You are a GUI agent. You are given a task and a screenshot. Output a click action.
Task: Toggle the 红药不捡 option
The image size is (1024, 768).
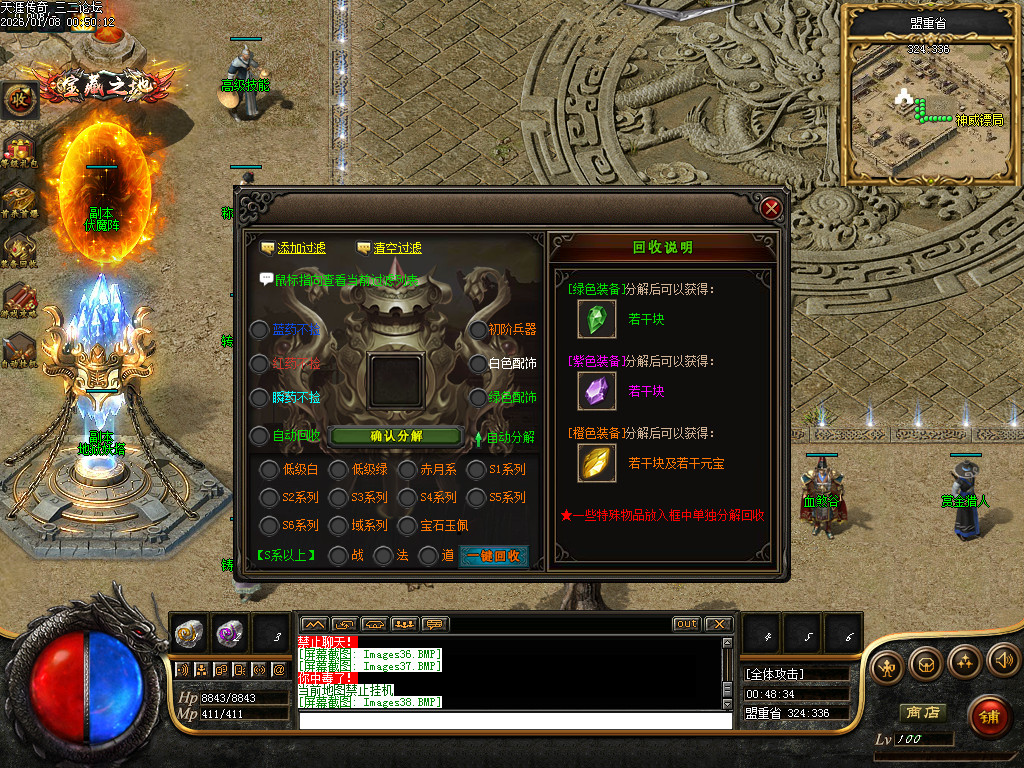tap(259, 364)
